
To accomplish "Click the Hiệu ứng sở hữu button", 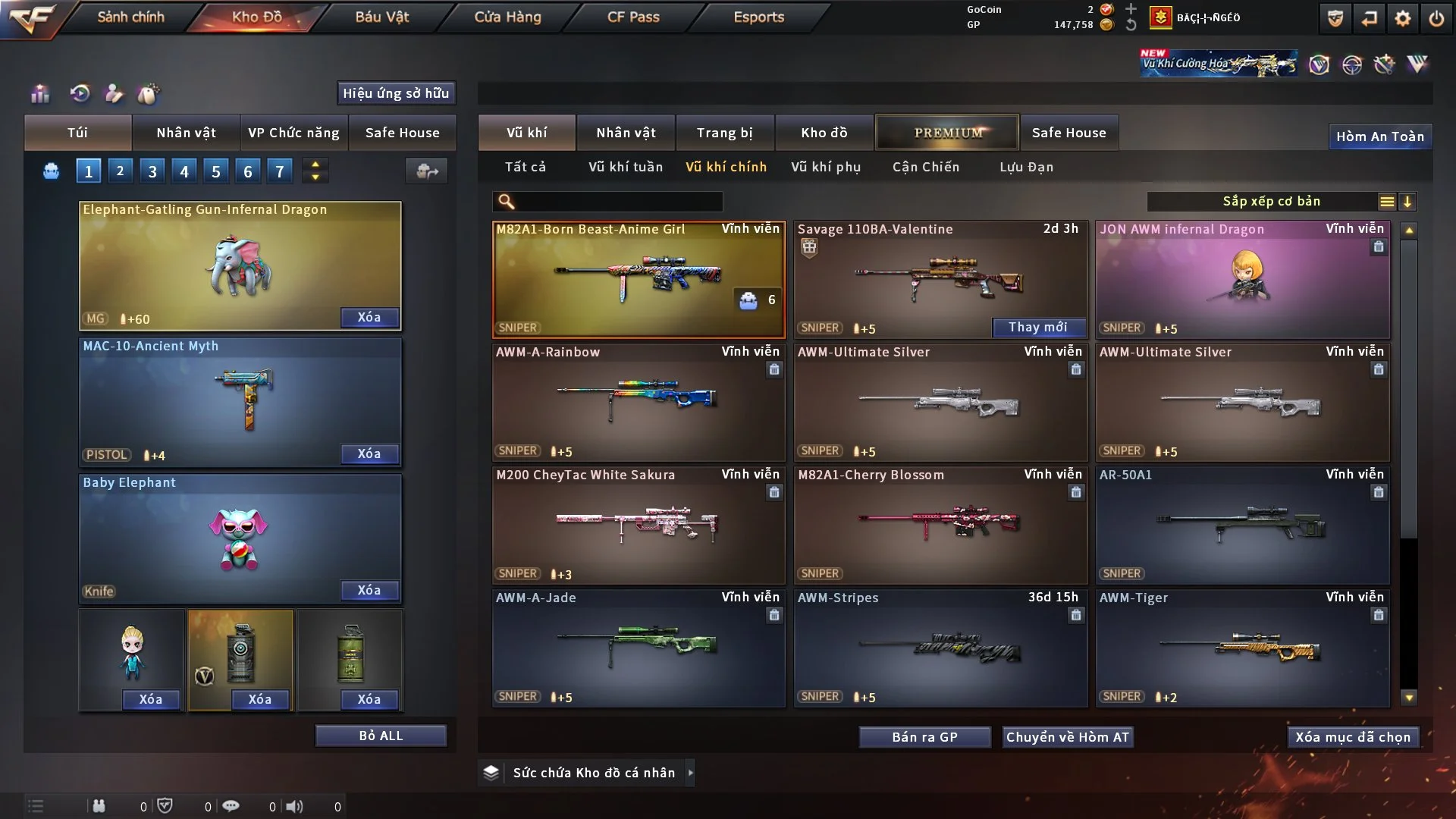I will click(x=396, y=93).
